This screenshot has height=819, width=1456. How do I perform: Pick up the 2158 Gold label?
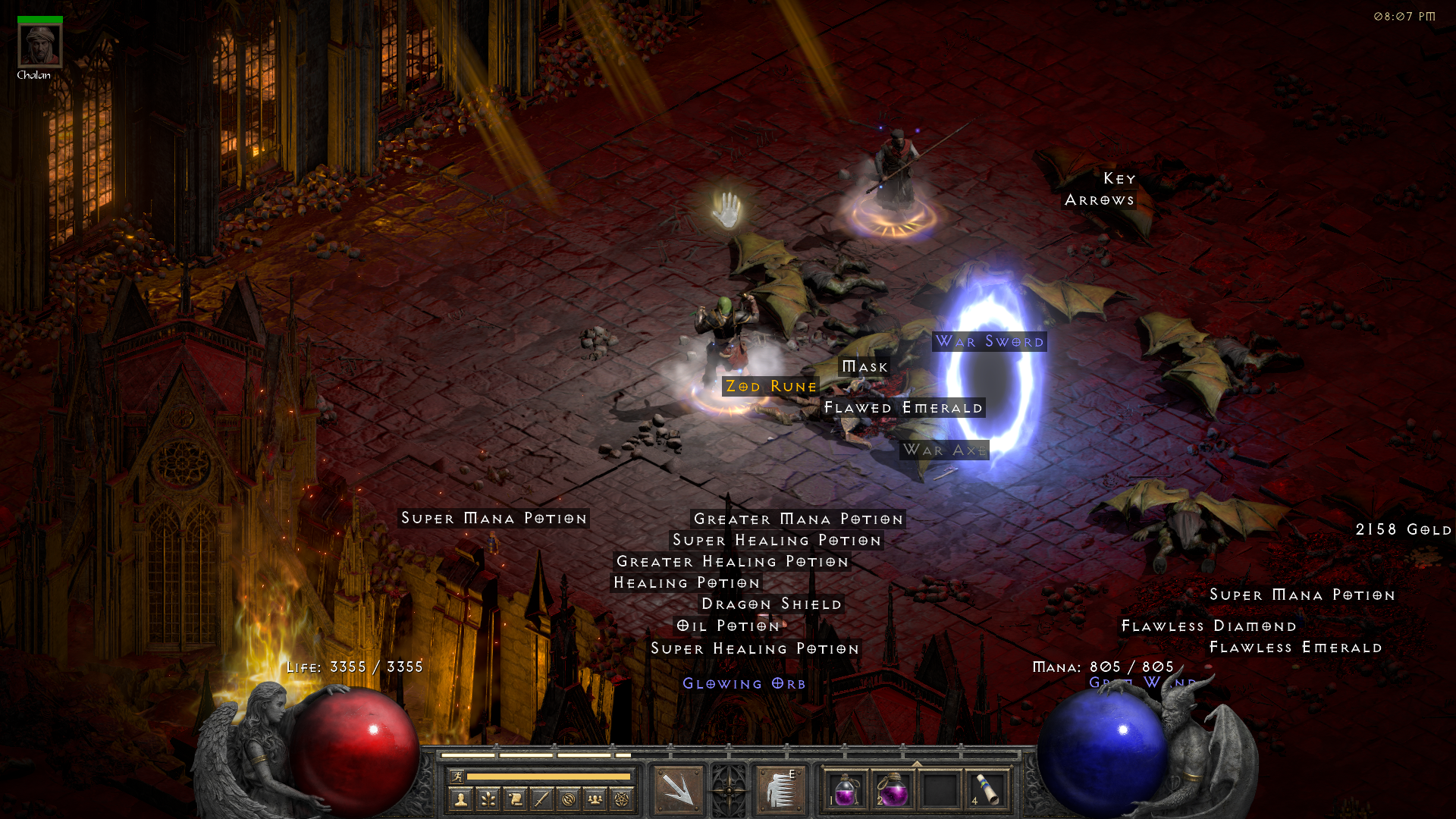pos(1403,529)
